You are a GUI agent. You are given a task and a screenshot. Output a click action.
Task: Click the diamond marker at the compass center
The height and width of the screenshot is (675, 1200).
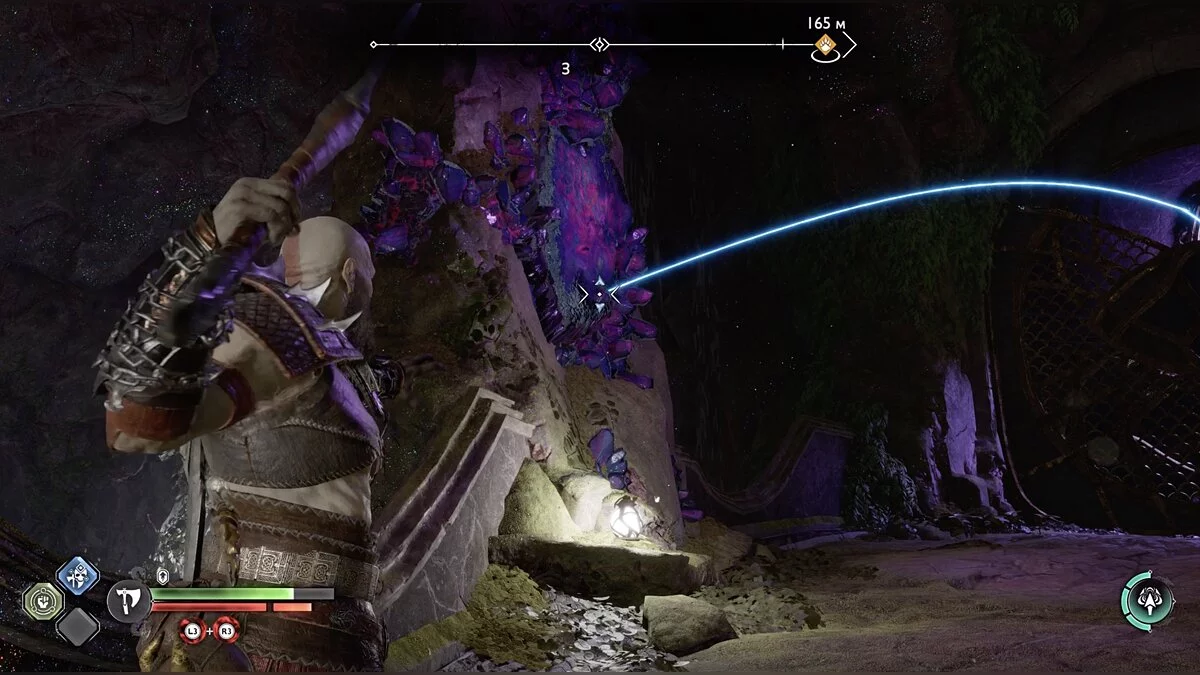598,45
